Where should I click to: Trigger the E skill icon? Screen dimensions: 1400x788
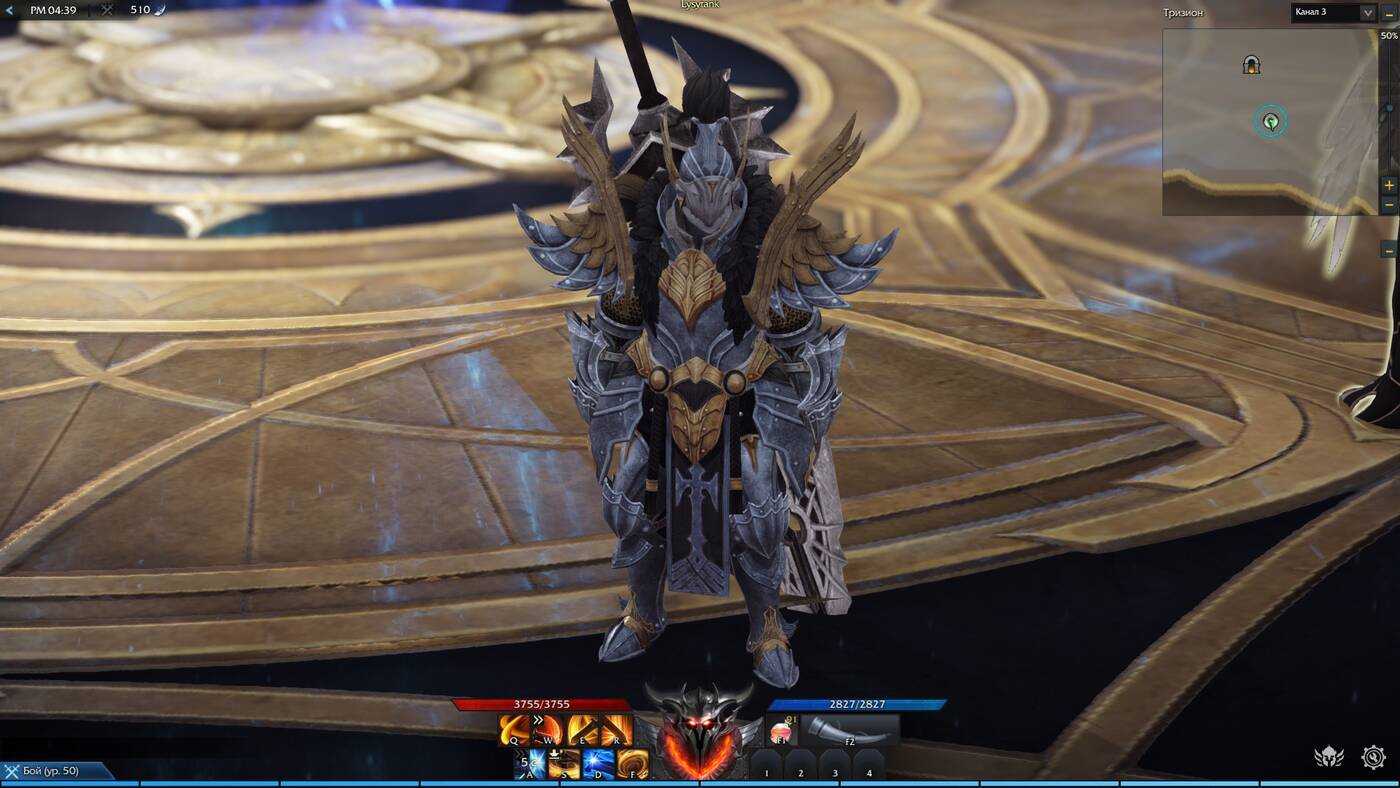tap(582, 730)
